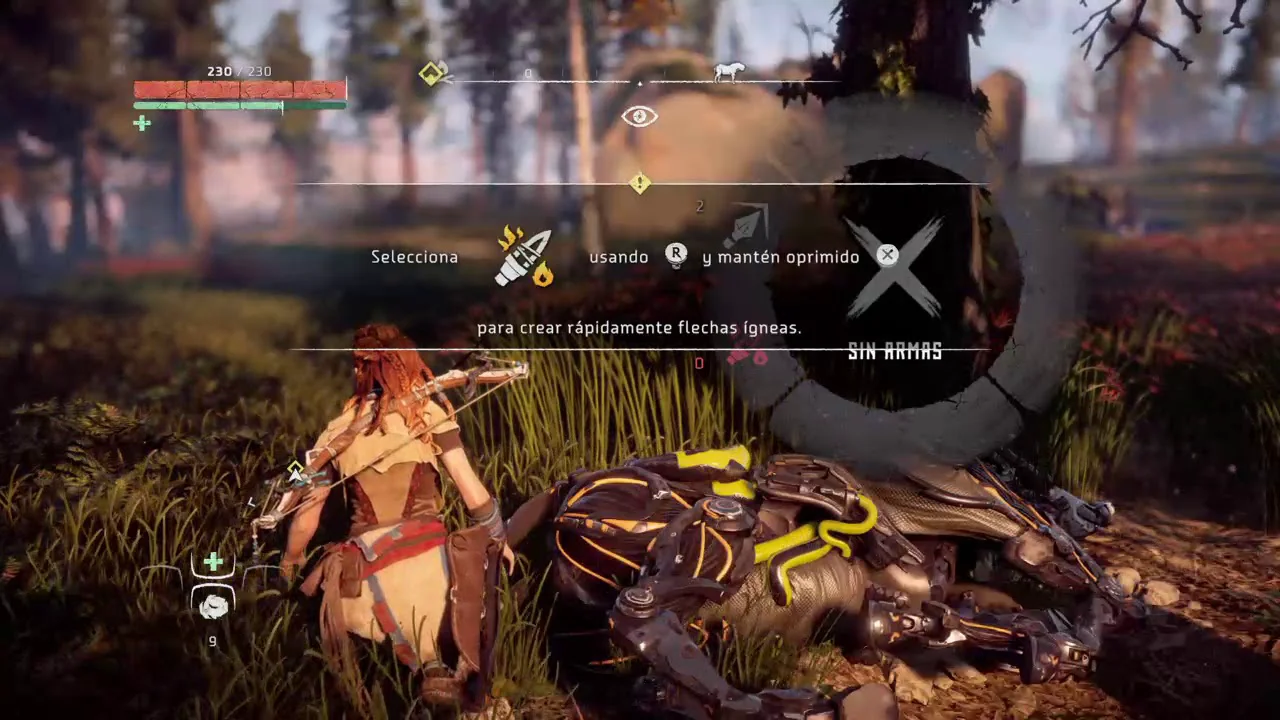Select the faded arrow ammo in weapon wheel
Image resolution: width=1280 pixels, height=720 pixels.
746,224
